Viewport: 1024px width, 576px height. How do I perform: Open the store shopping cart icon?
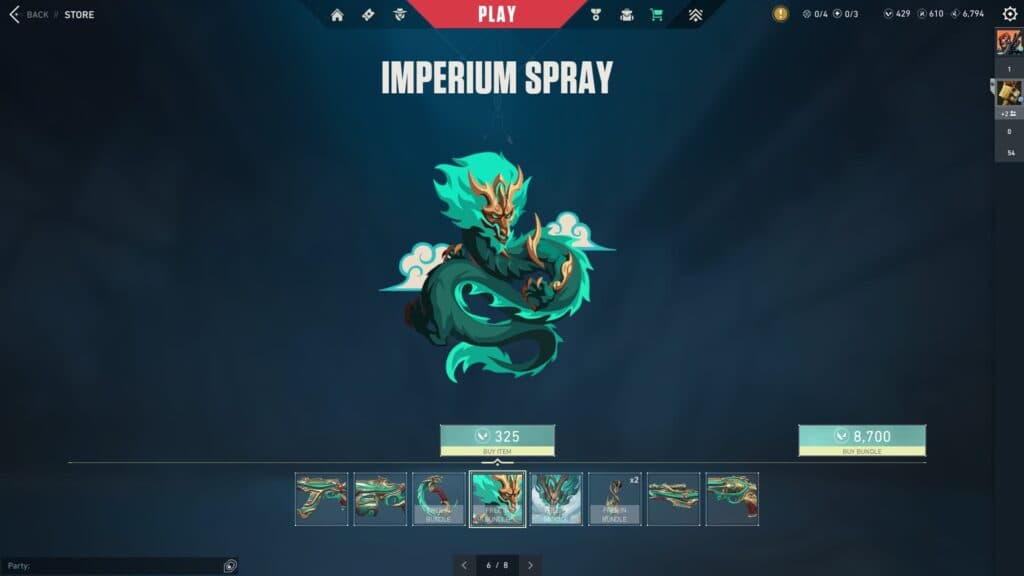click(656, 15)
